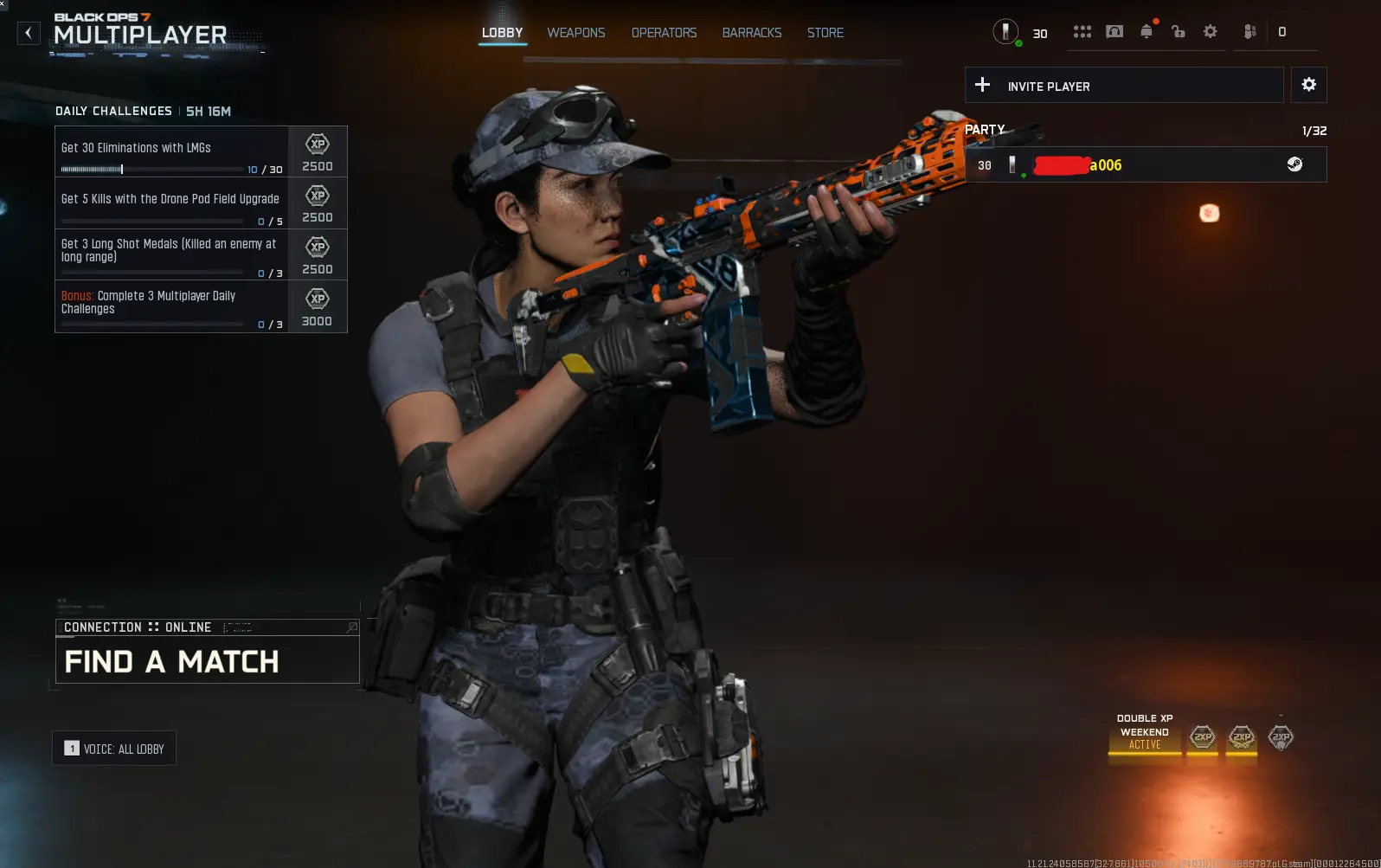
Task: Open party settings gear beside Invite Player
Action: point(1308,85)
